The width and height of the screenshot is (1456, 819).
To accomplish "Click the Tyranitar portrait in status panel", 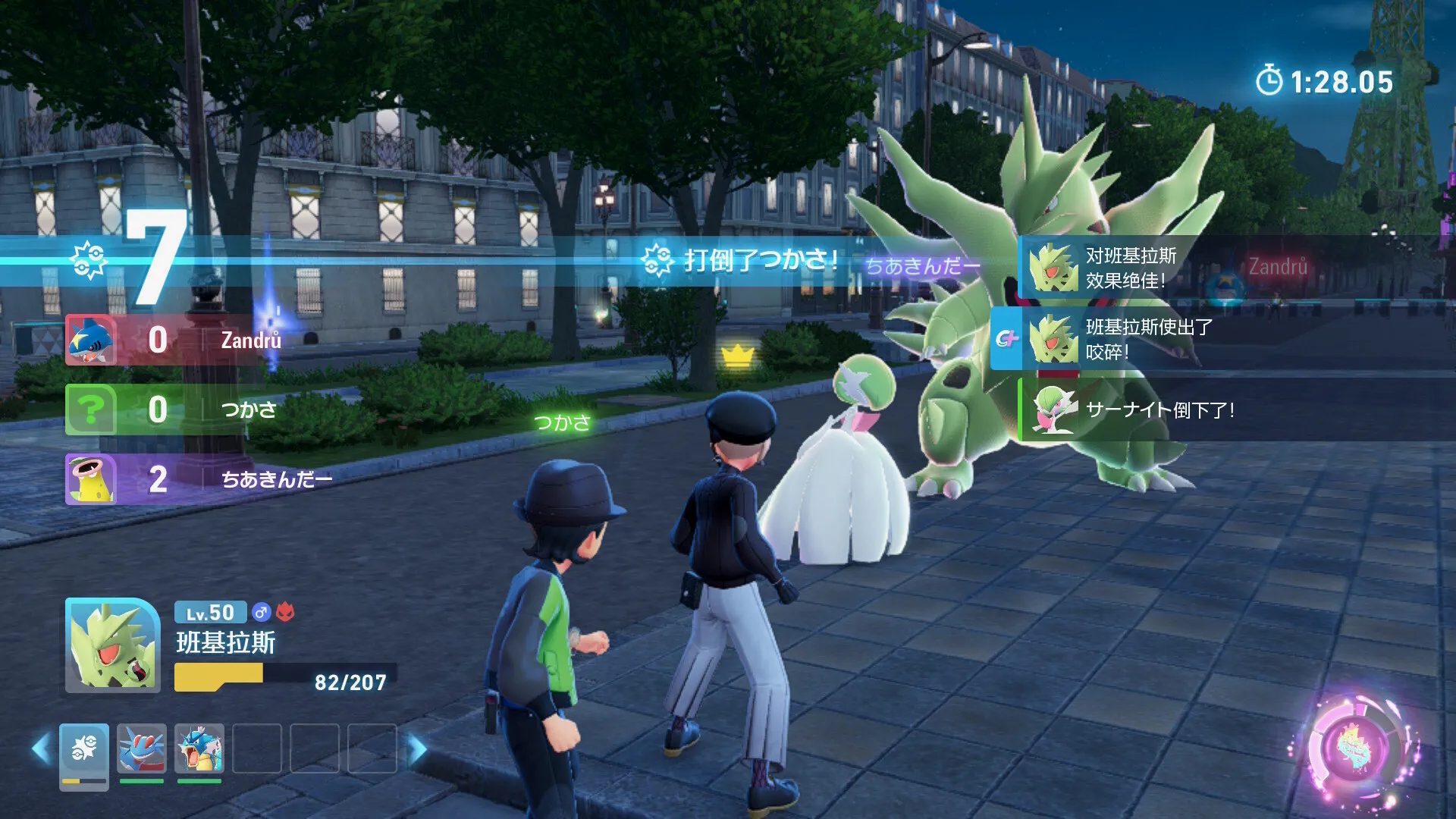I will click(x=112, y=645).
